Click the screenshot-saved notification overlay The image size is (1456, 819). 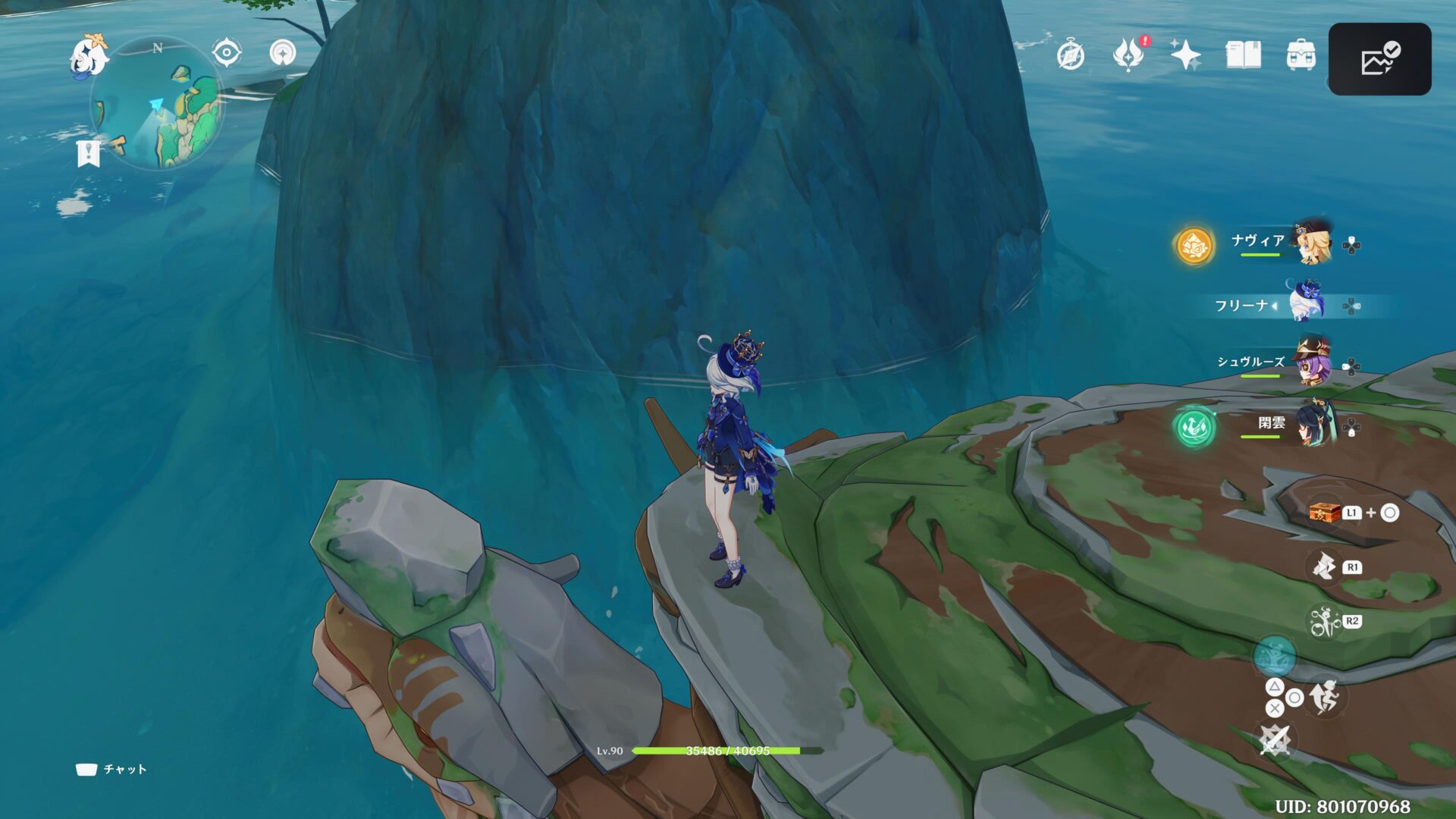(1379, 59)
